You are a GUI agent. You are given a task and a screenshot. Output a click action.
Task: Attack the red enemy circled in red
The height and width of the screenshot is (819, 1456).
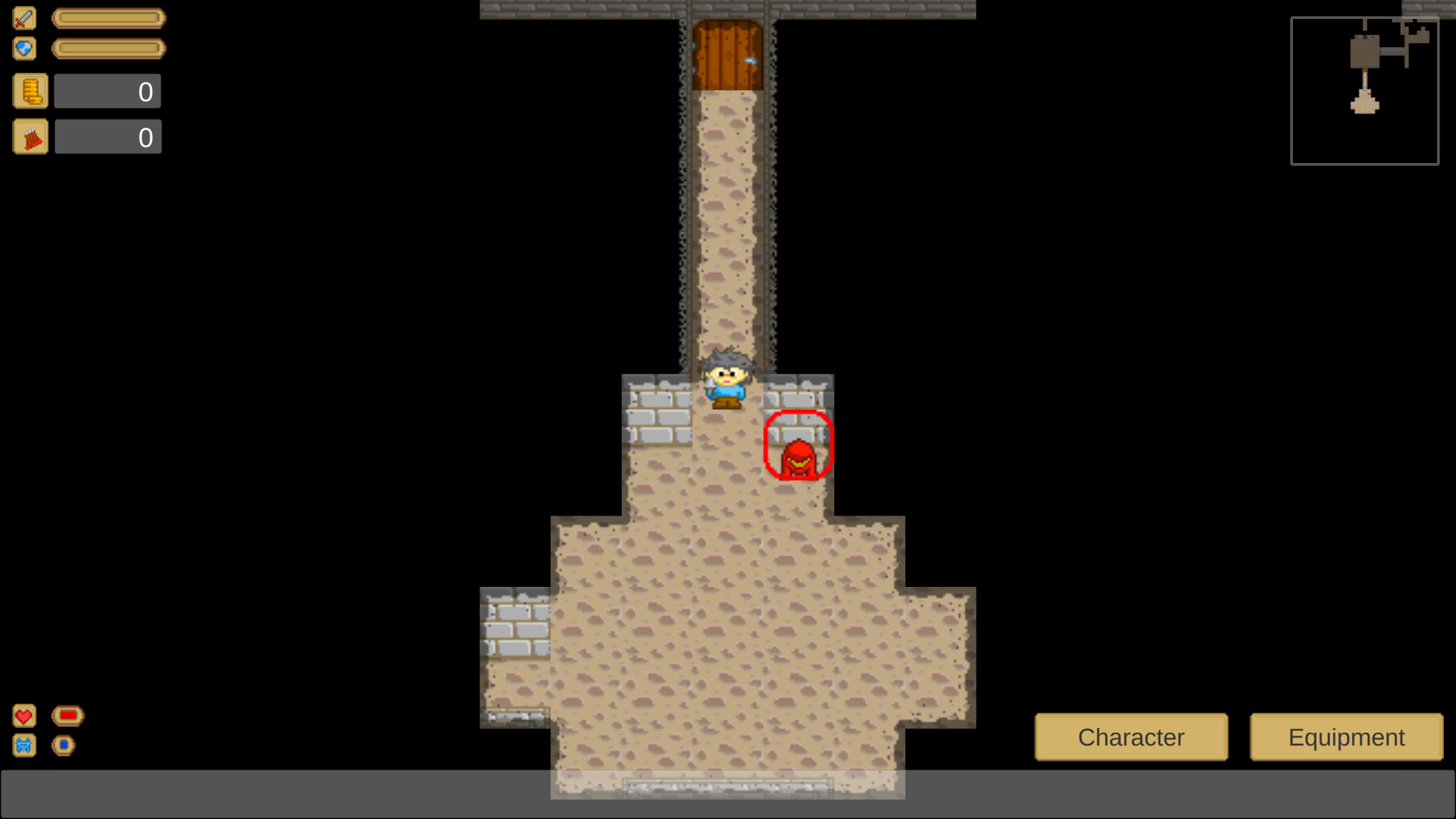pos(799,451)
